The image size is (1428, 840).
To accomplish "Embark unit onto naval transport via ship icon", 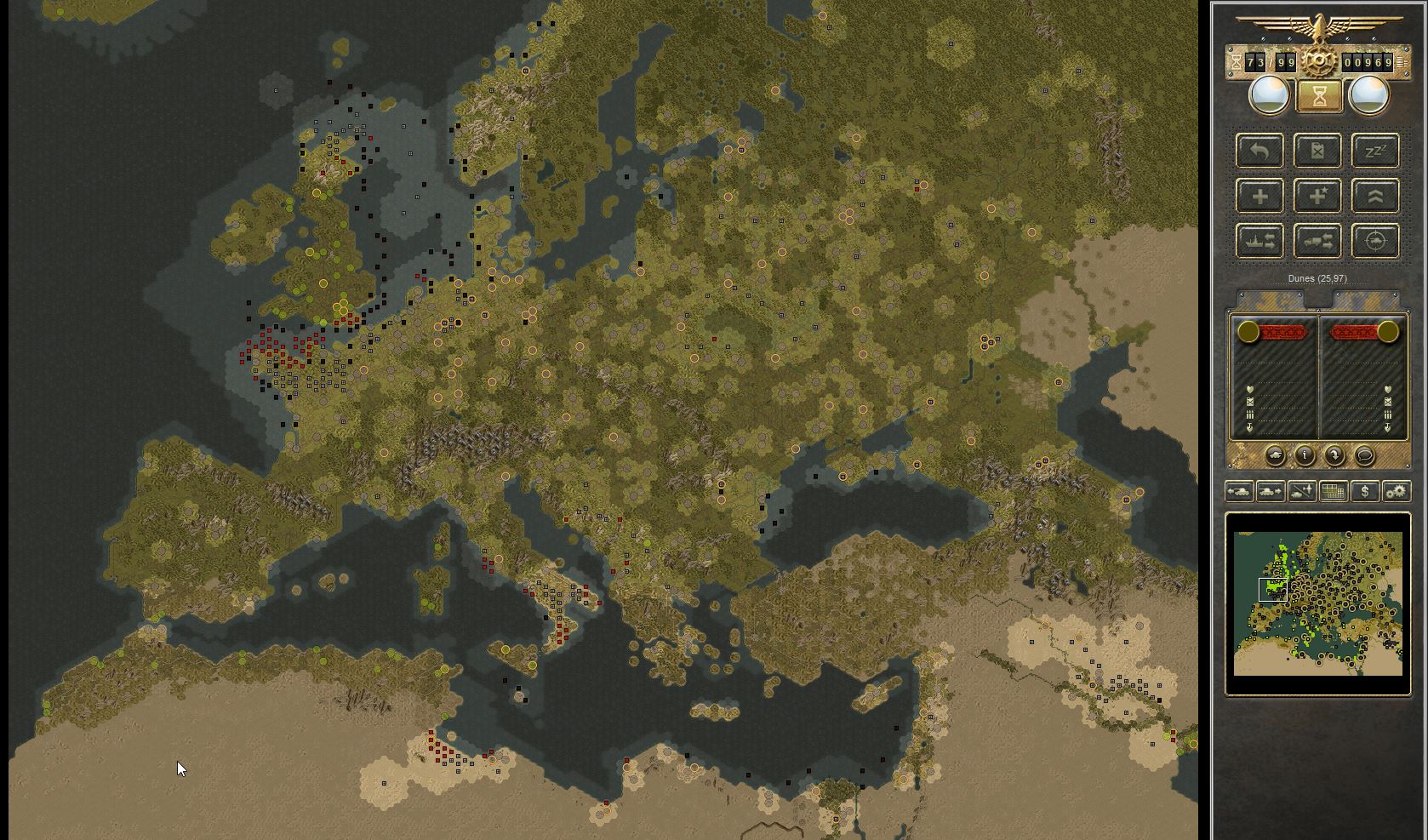I will pos(1259,241).
